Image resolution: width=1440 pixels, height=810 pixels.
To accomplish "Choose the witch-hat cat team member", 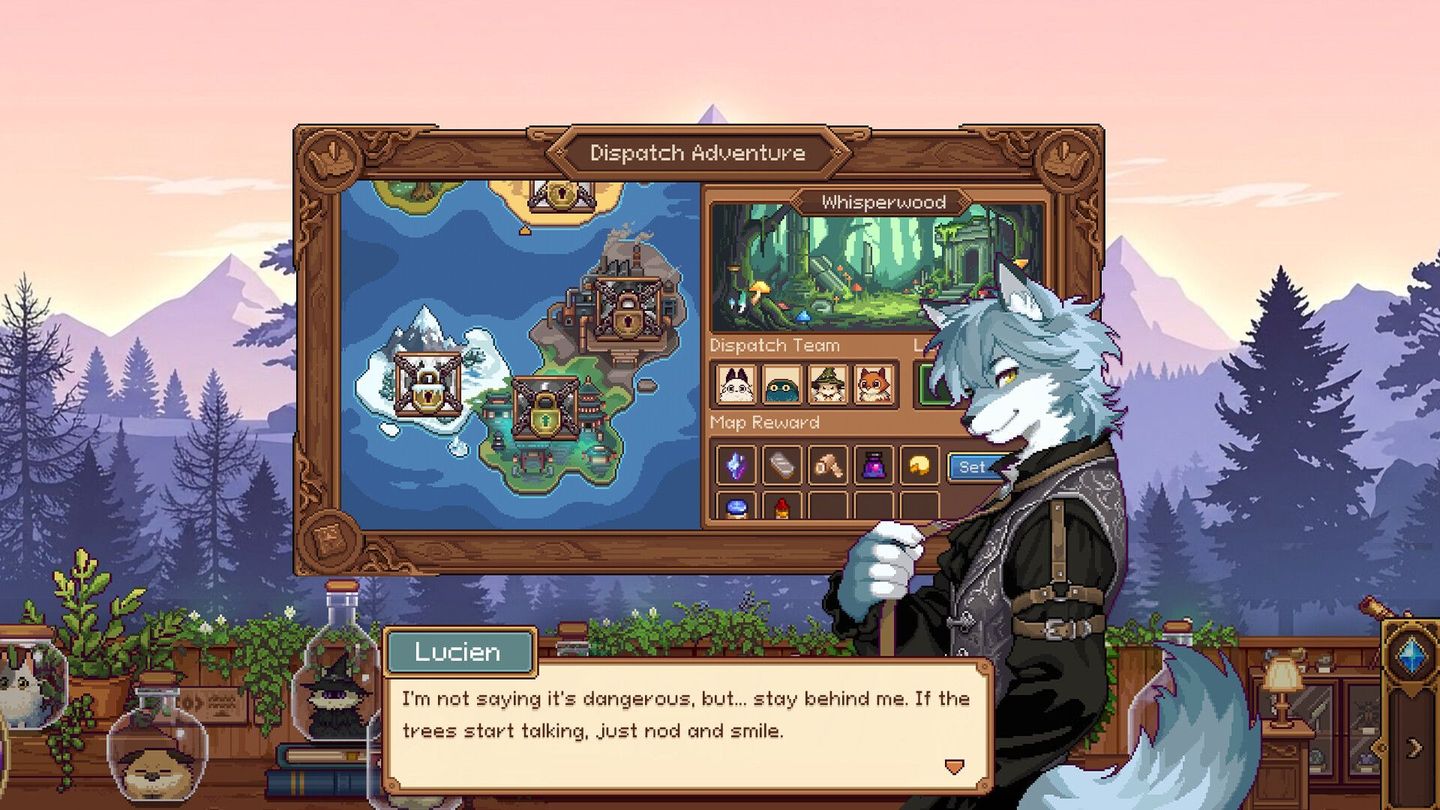I will tap(827, 385).
